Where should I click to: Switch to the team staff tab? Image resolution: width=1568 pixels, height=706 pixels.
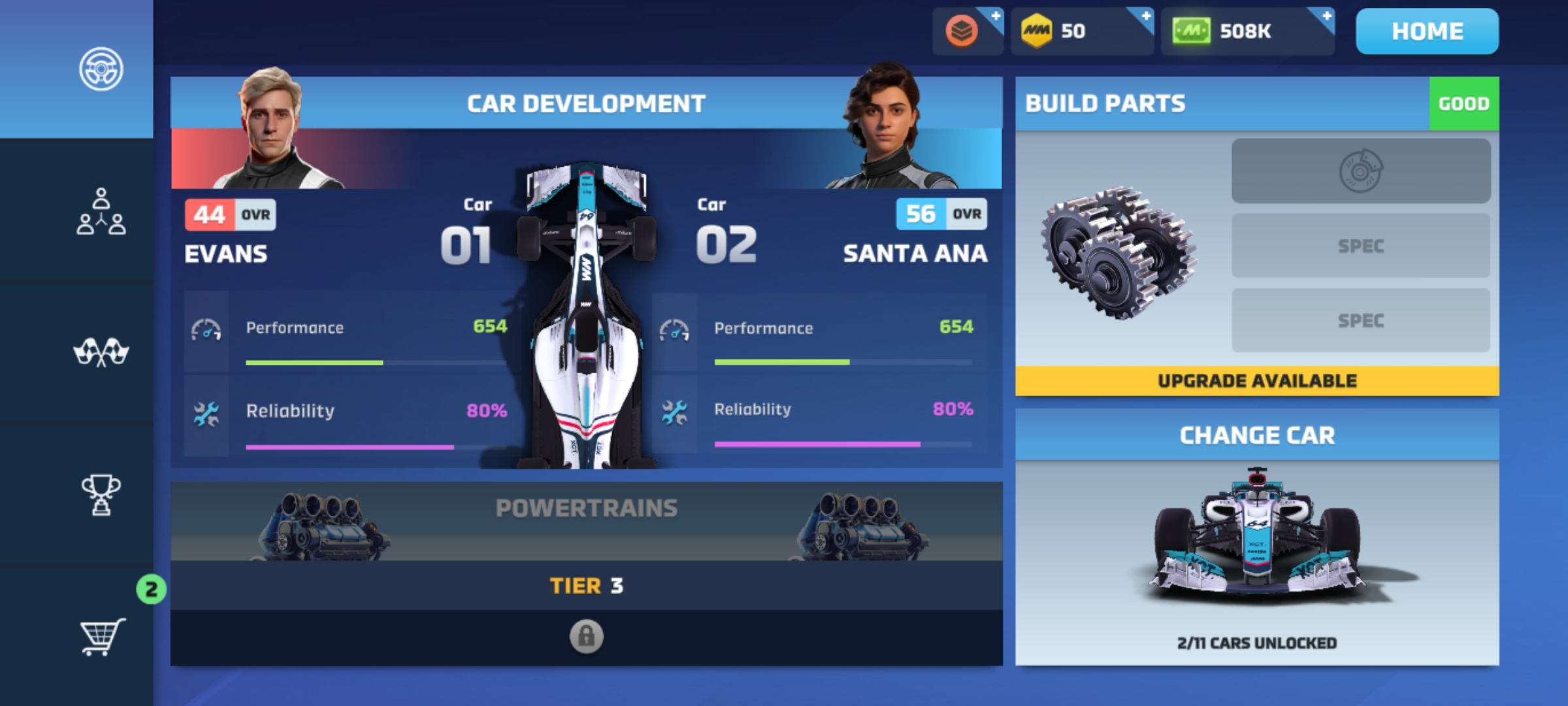(101, 211)
